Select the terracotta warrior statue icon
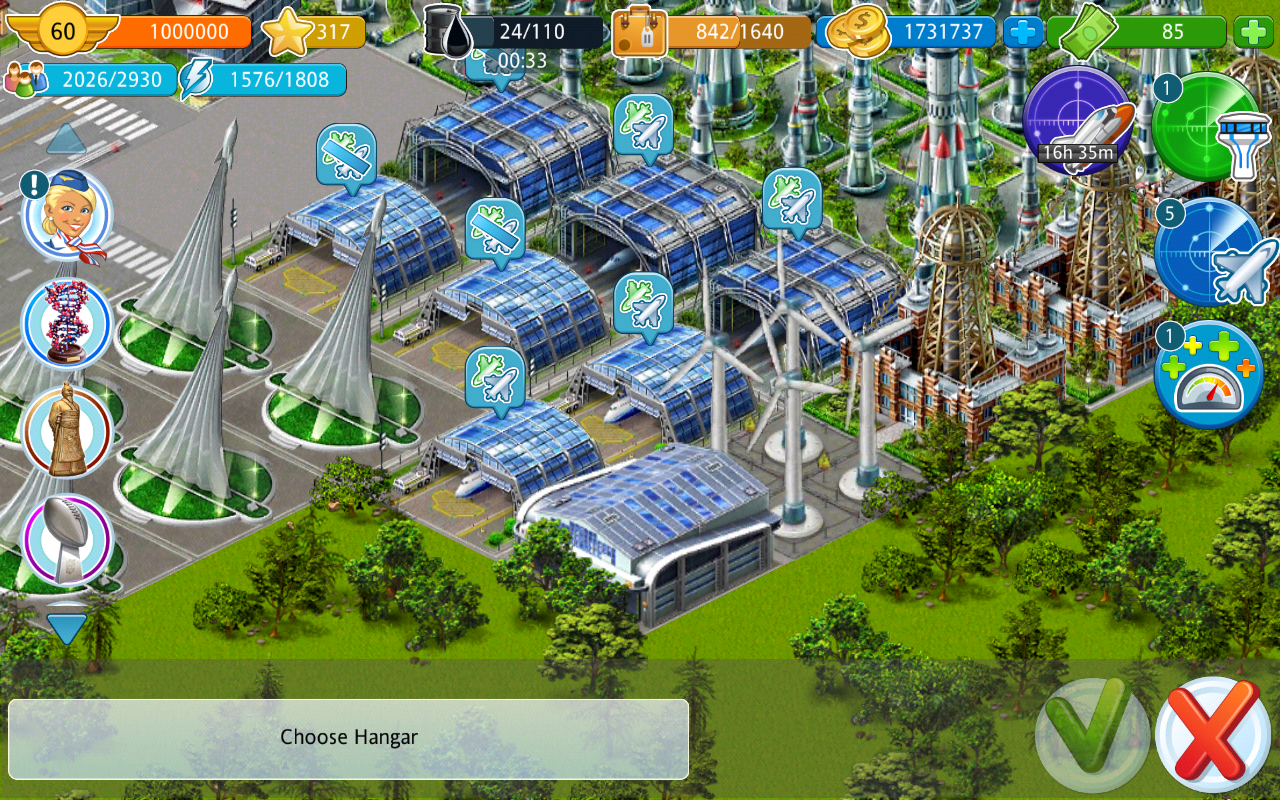1280x800 pixels. [67, 430]
